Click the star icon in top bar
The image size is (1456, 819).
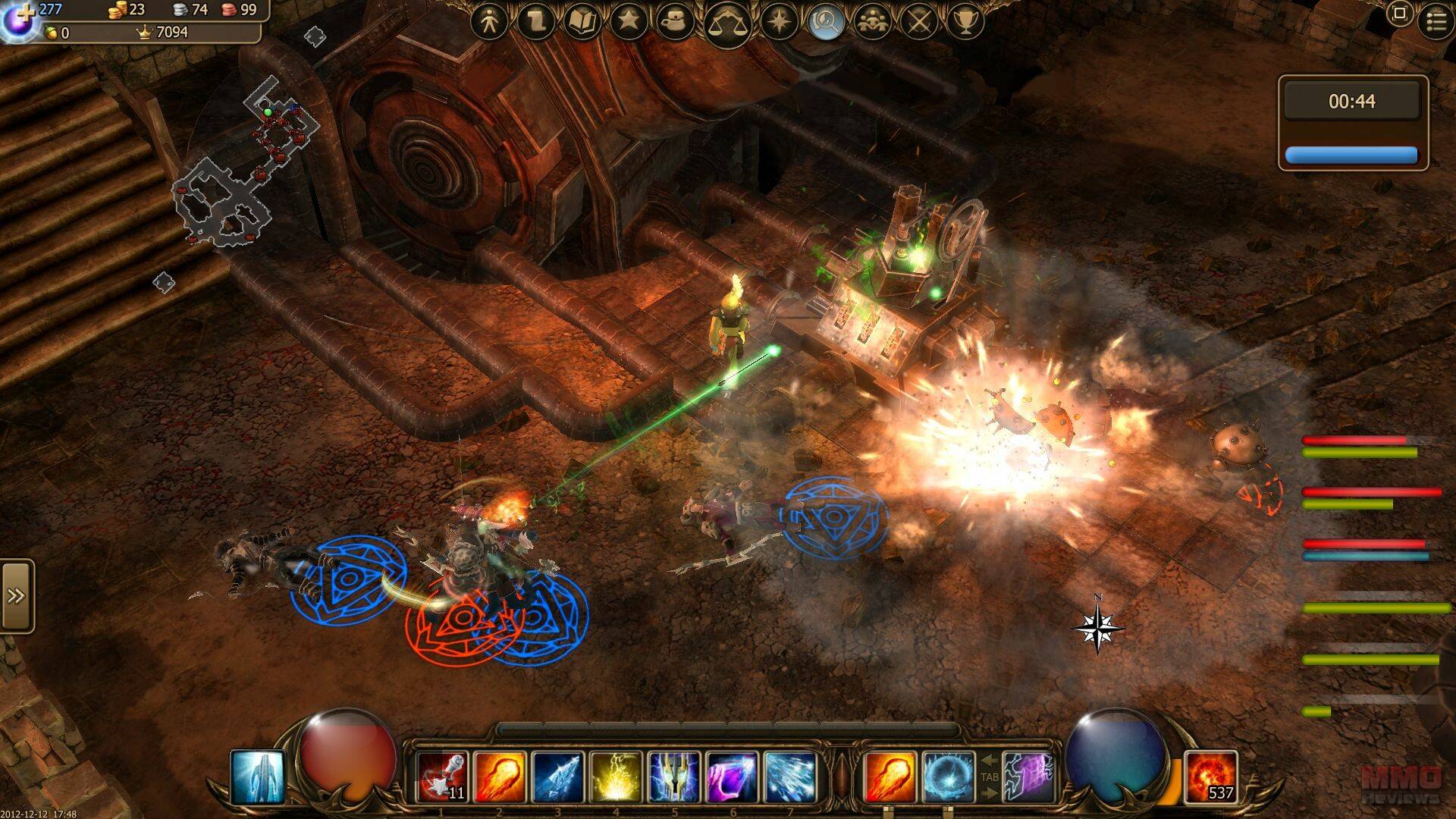tap(629, 22)
